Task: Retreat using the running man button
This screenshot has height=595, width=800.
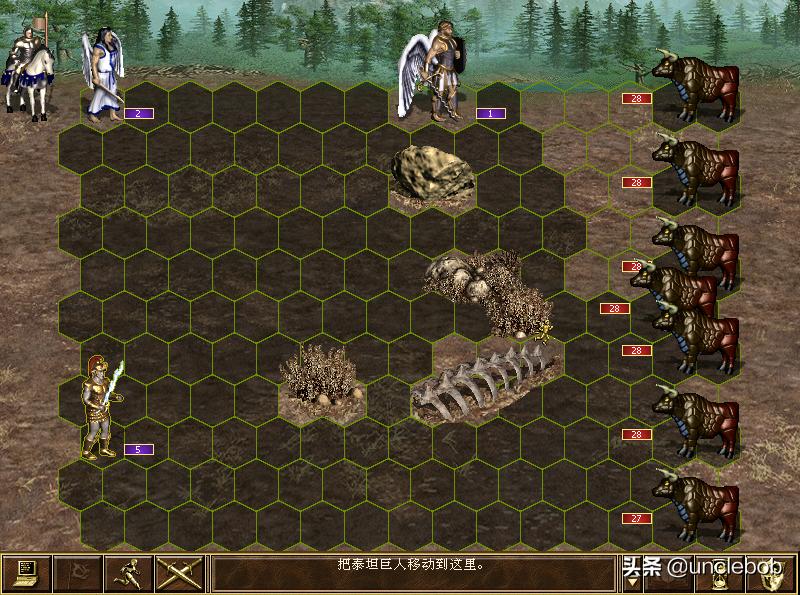Action: tap(128, 574)
